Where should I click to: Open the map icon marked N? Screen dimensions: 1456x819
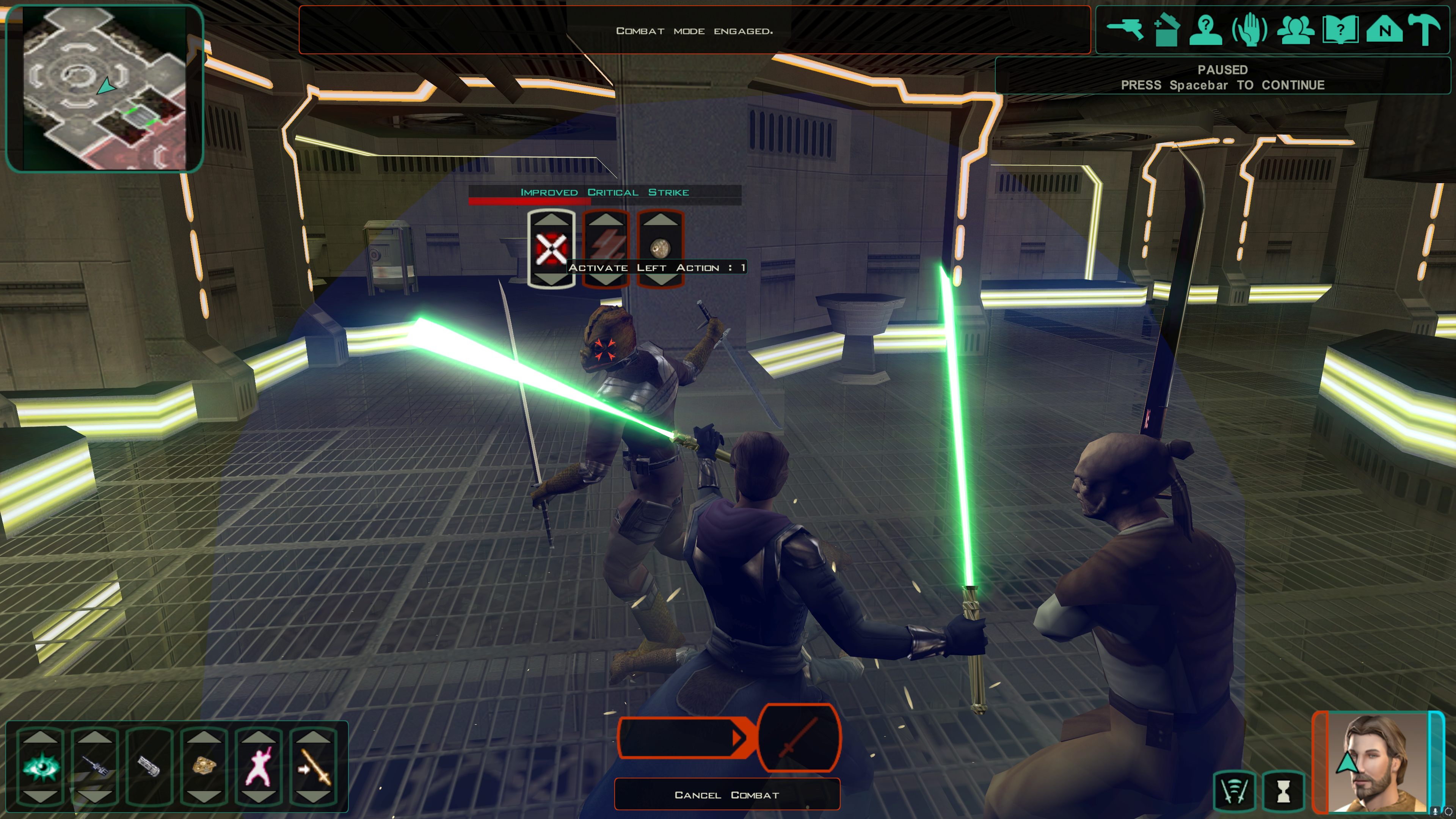click(x=1384, y=30)
